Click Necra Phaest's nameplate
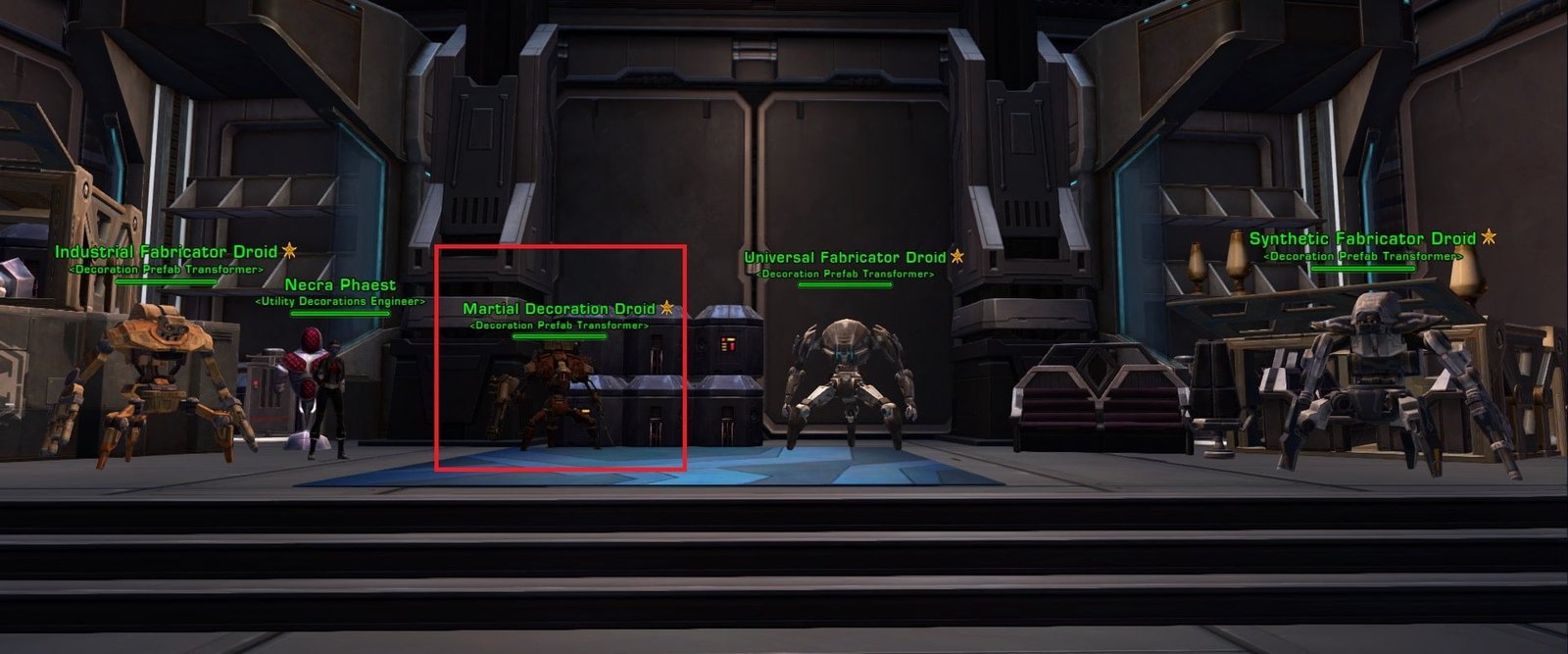The image size is (1568, 654). coord(340,285)
